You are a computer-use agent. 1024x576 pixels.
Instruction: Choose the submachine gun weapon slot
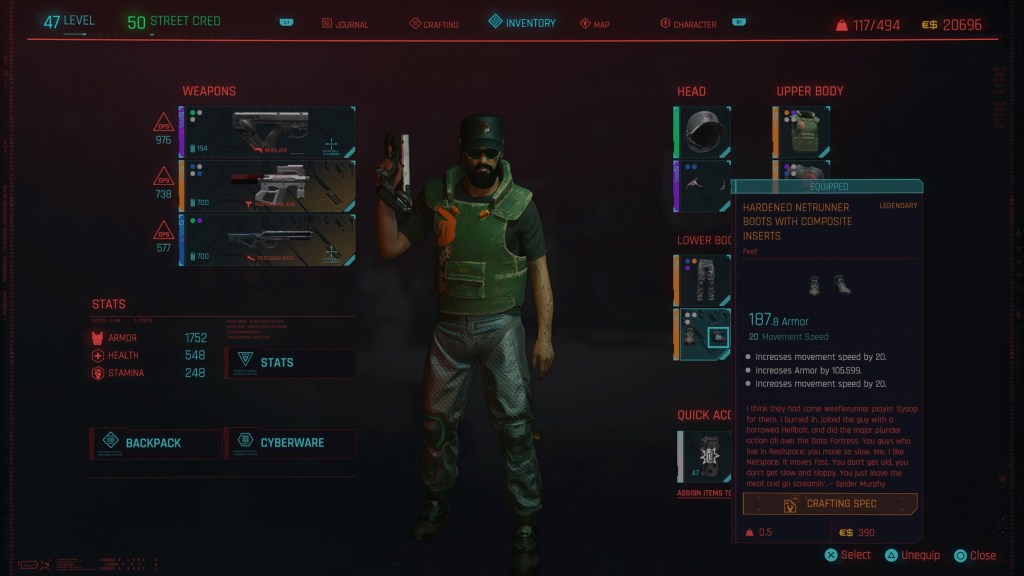point(267,187)
